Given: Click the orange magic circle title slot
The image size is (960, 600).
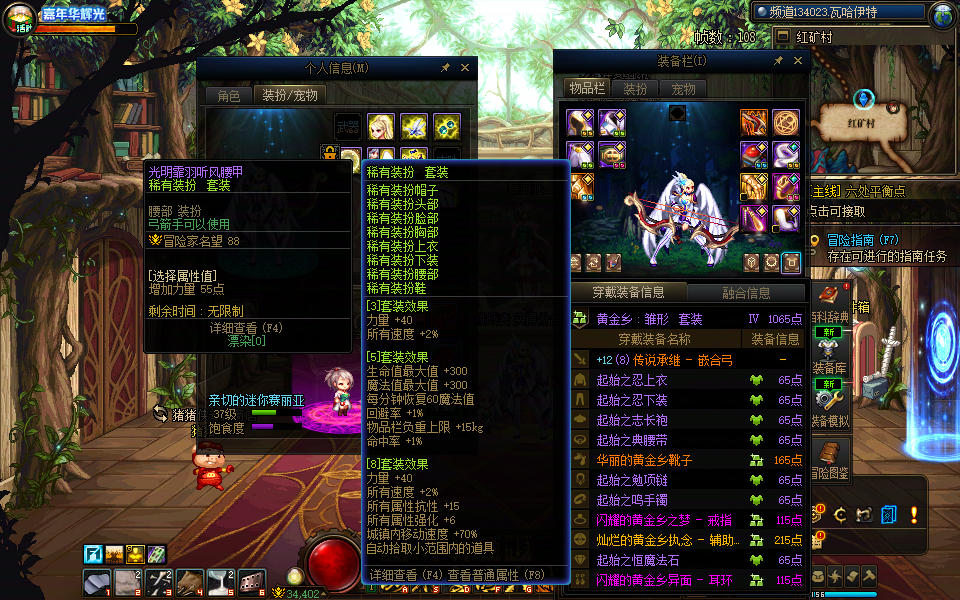Looking at the screenshot, I should tap(786, 123).
